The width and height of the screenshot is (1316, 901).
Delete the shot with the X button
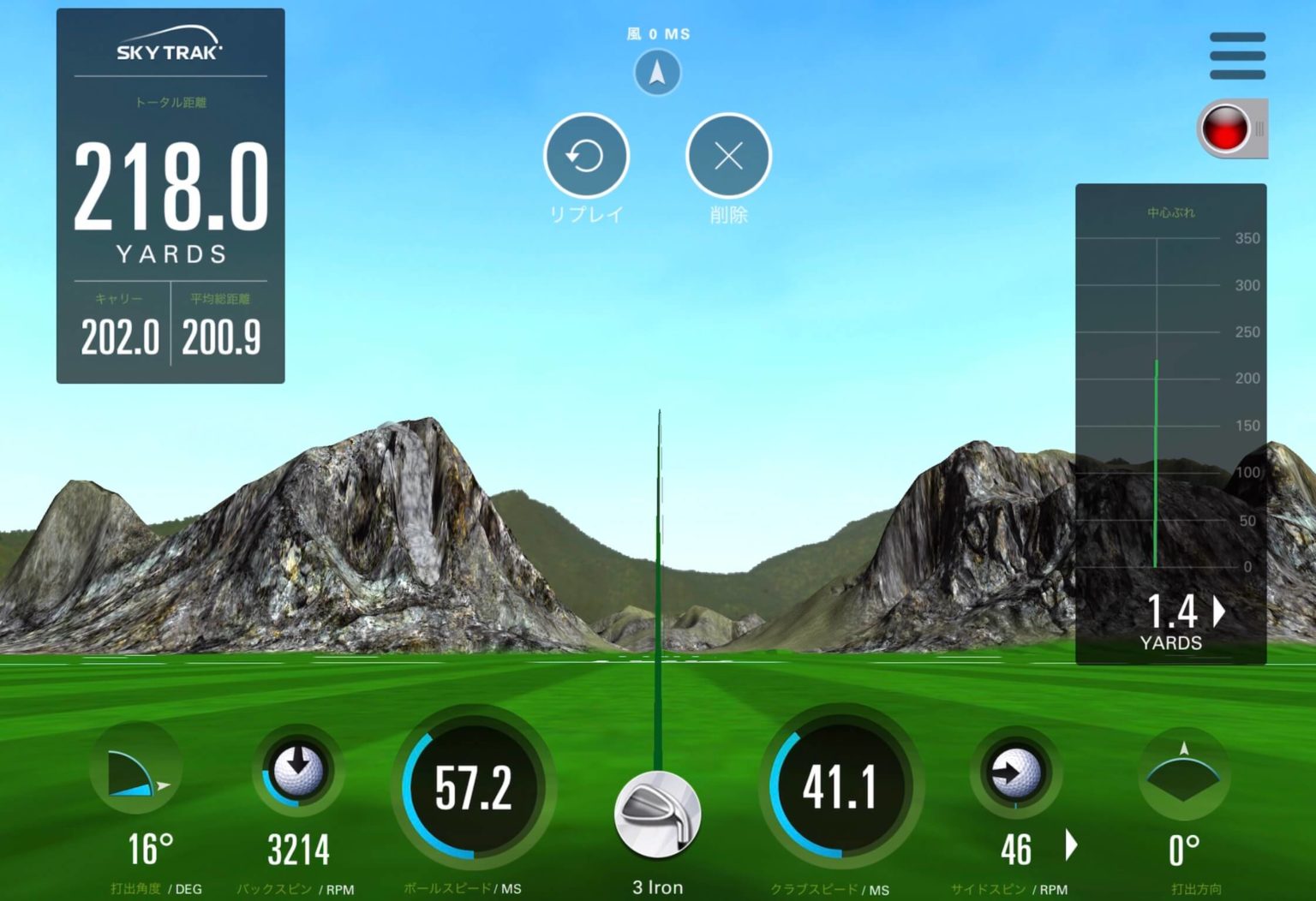pyautogui.click(x=728, y=156)
